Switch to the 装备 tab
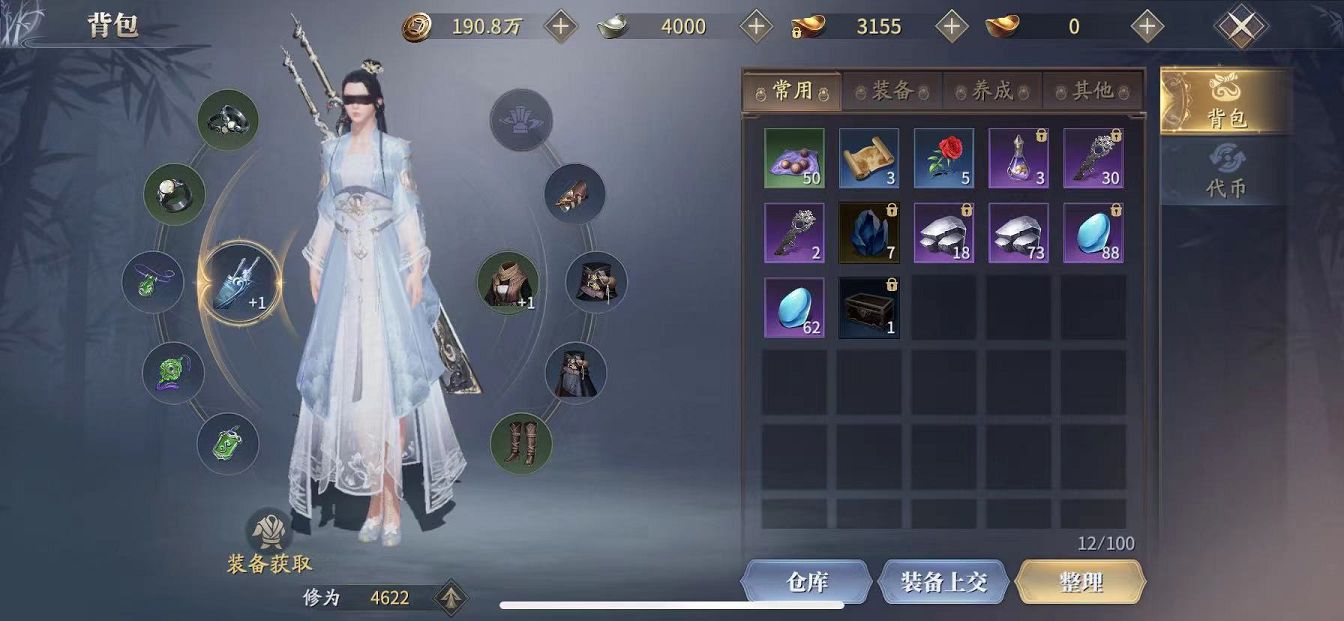 click(x=892, y=91)
